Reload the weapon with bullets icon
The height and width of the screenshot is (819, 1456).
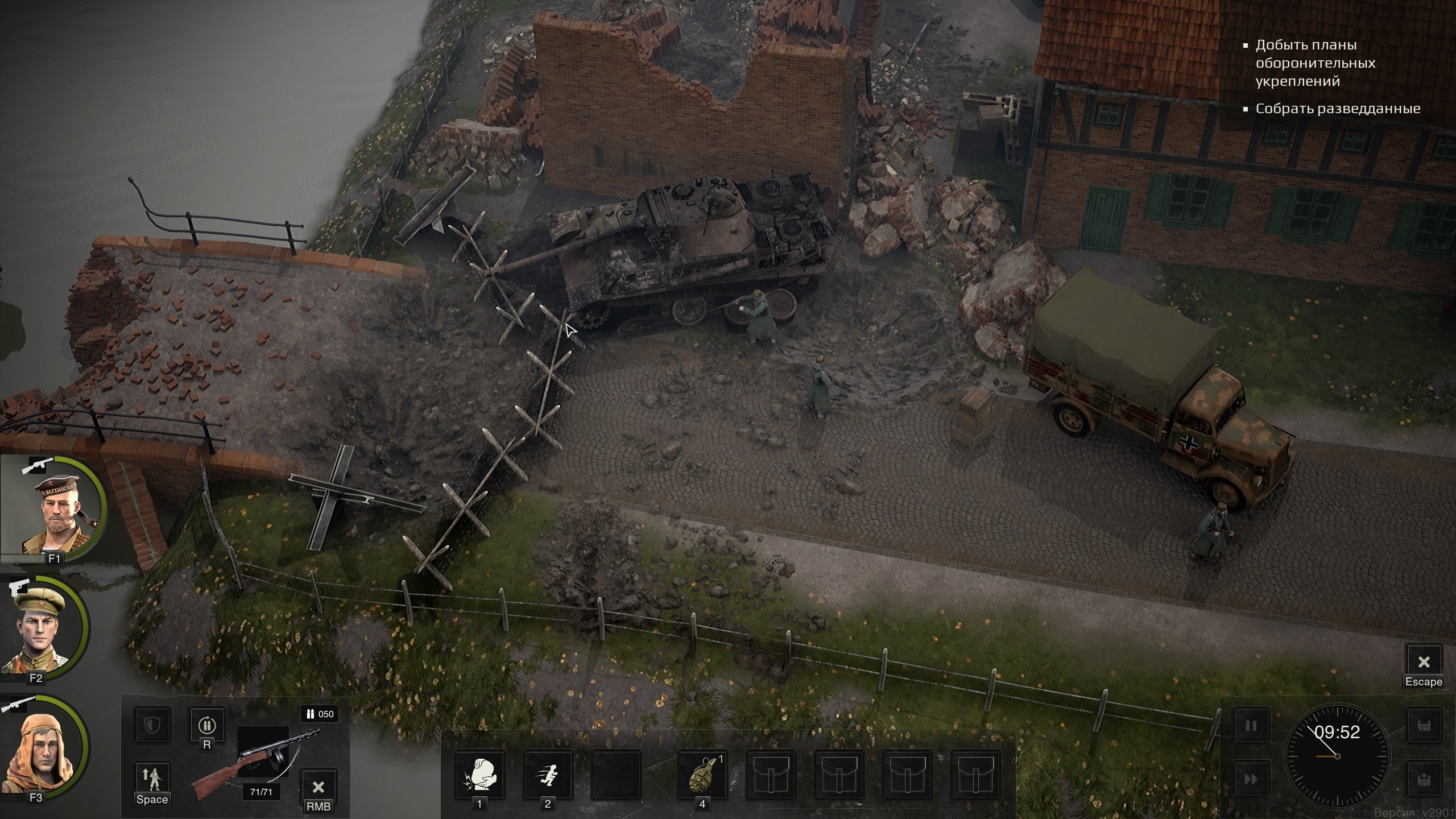206,725
